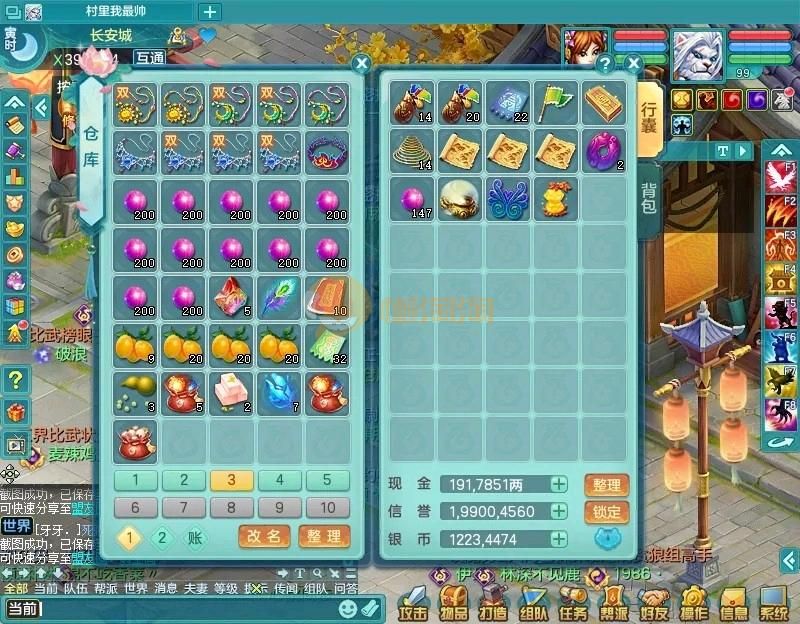Image resolution: width=800 pixels, height=624 pixels.
Task: Select the blue feather in the warehouse
Action: 279,296
